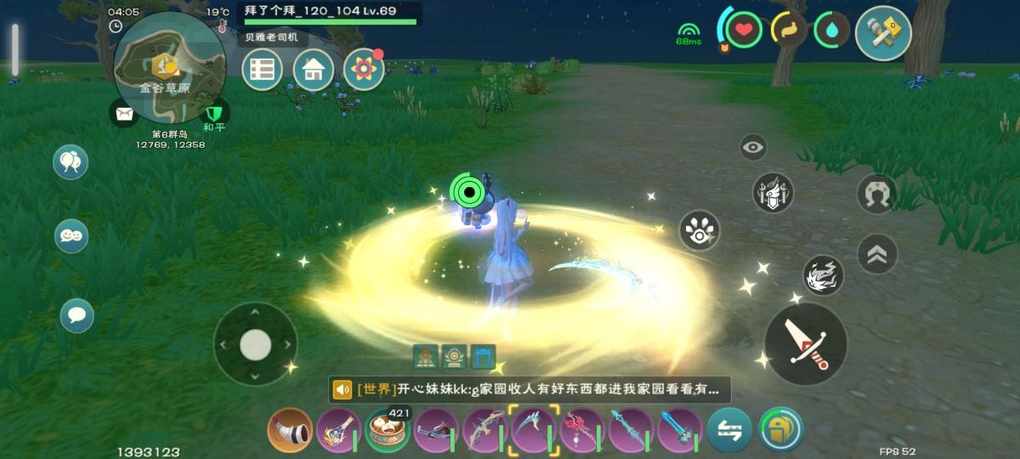Toggle the 和平 peace mode shield
Screen dimensions: 1020x459
[214, 113]
